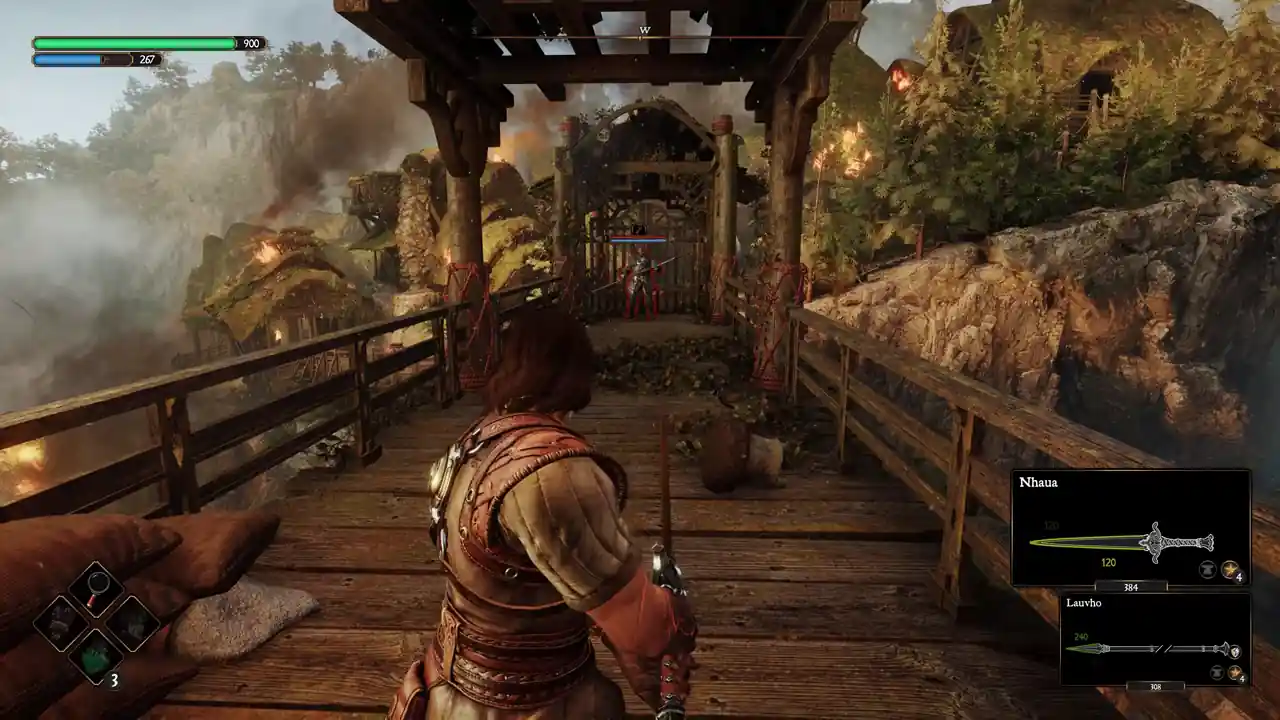Use the green potion quick slot
This screenshot has width=1280, height=720.
pyautogui.click(x=96, y=656)
